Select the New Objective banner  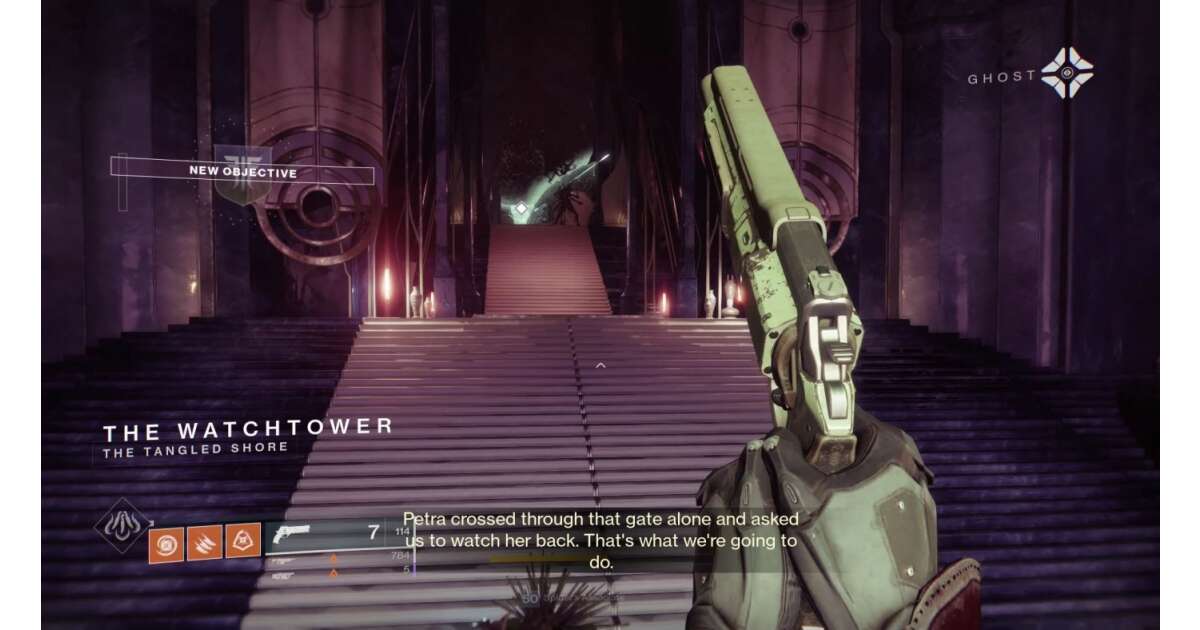click(244, 172)
